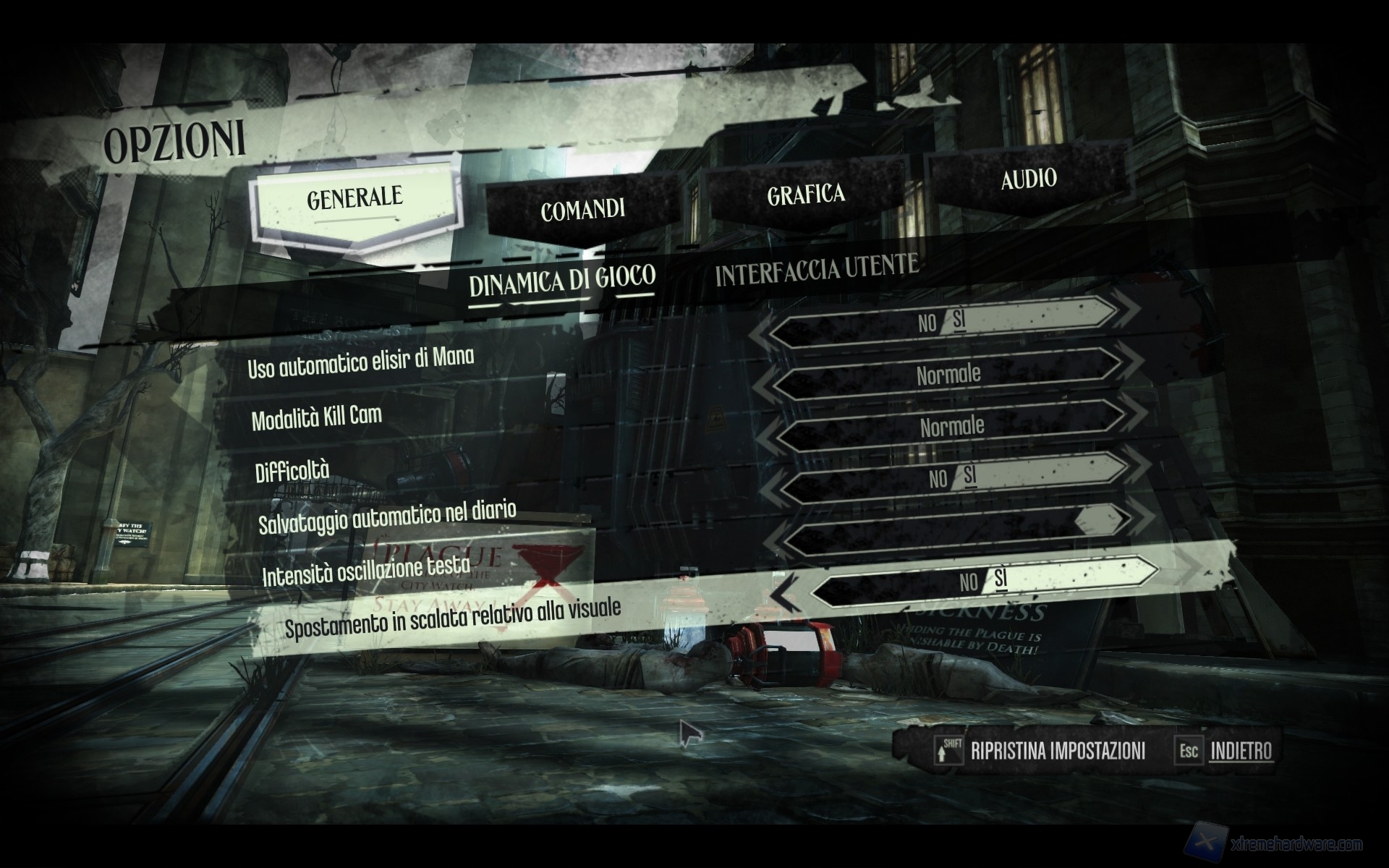Select the Difficoltà setting label

pos(292,471)
